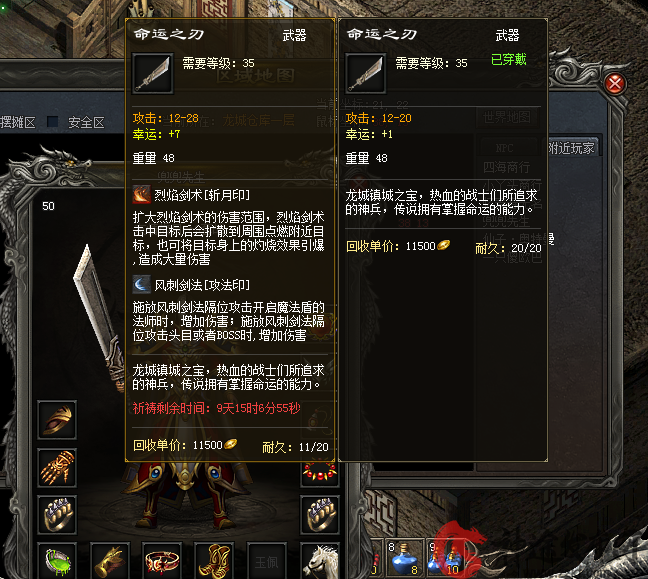This screenshot has width=648, height=579.
Task: Select the green gem ring slot
Action: coord(57,560)
